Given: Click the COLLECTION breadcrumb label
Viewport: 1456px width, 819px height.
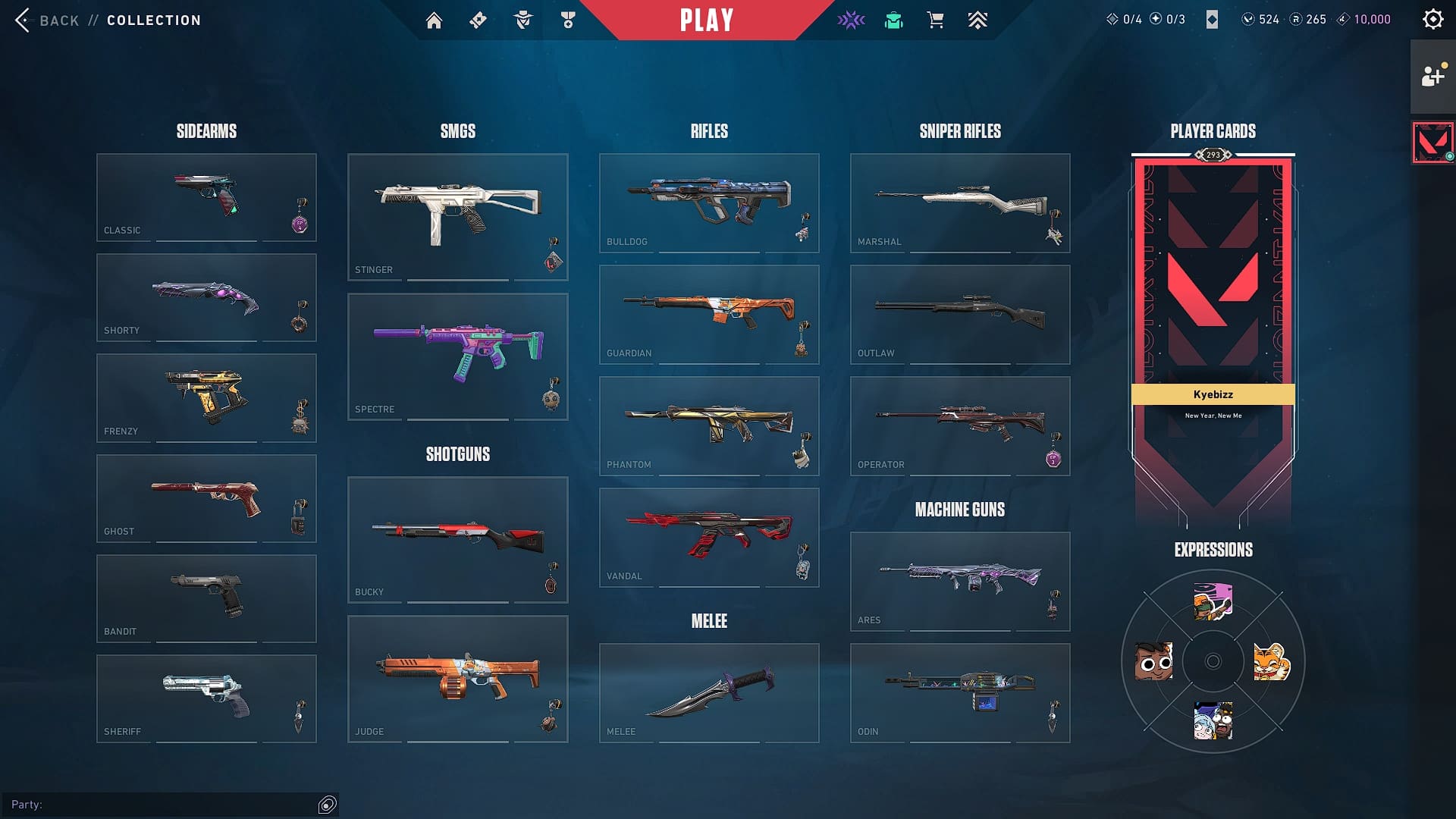Looking at the screenshot, I should [153, 20].
